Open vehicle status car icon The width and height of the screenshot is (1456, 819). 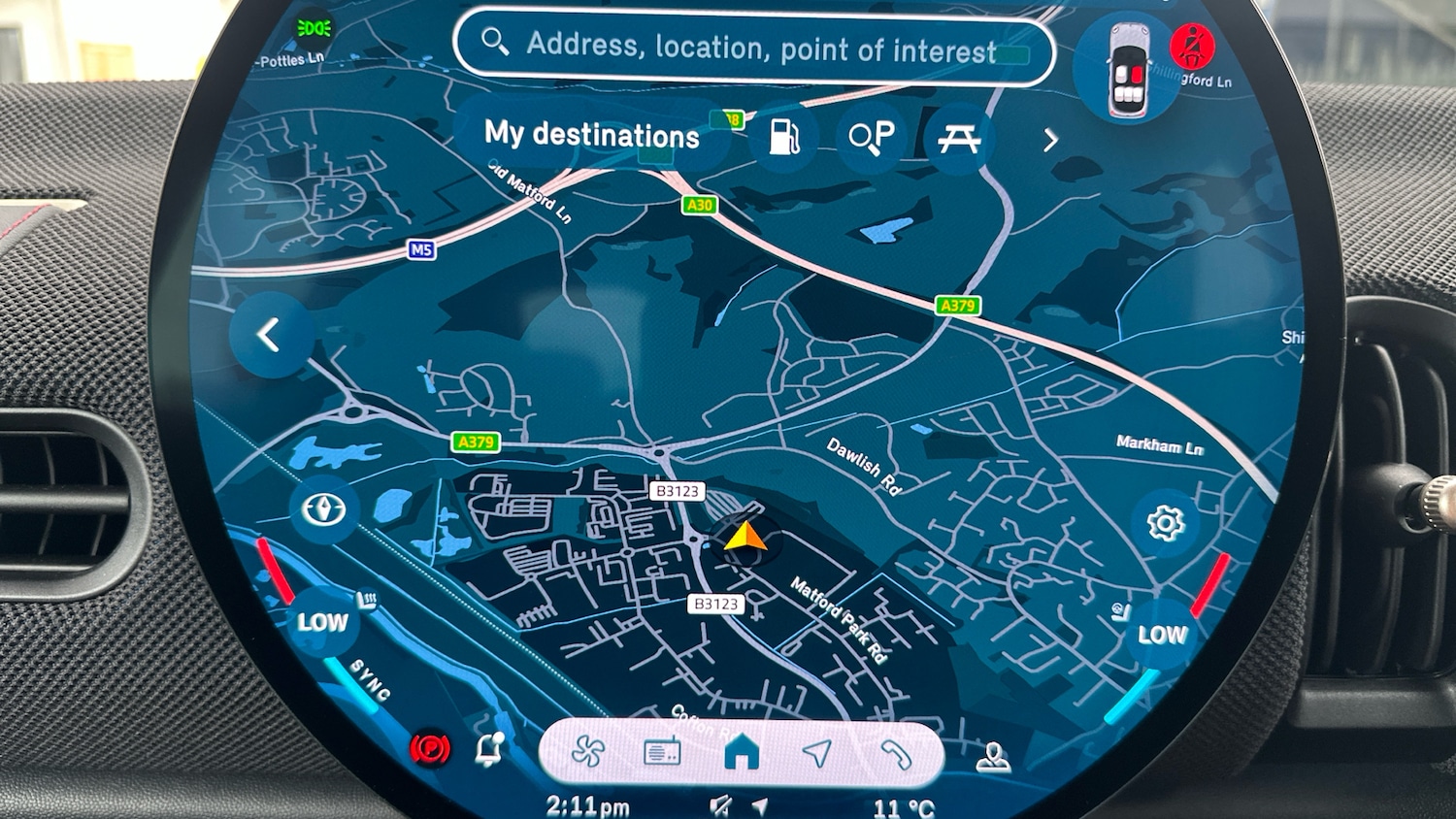coord(1128,71)
